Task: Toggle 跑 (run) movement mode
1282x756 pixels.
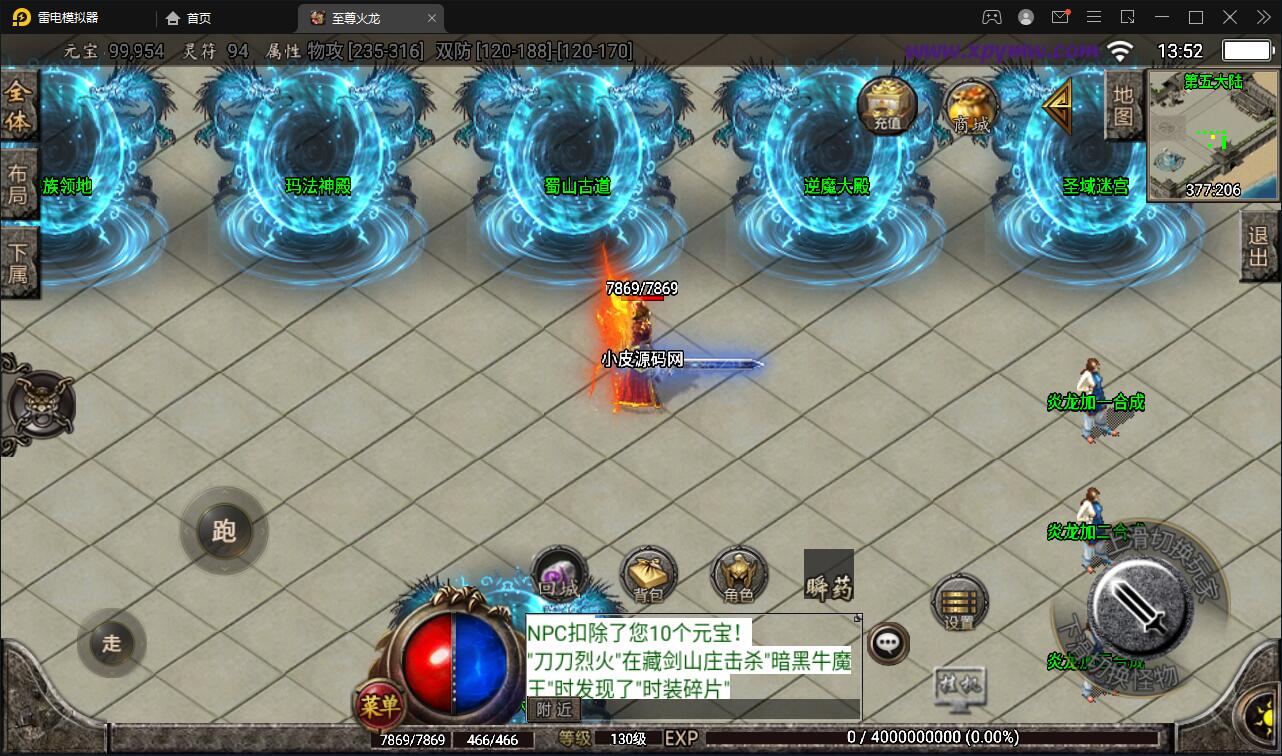Action: [224, 531]
